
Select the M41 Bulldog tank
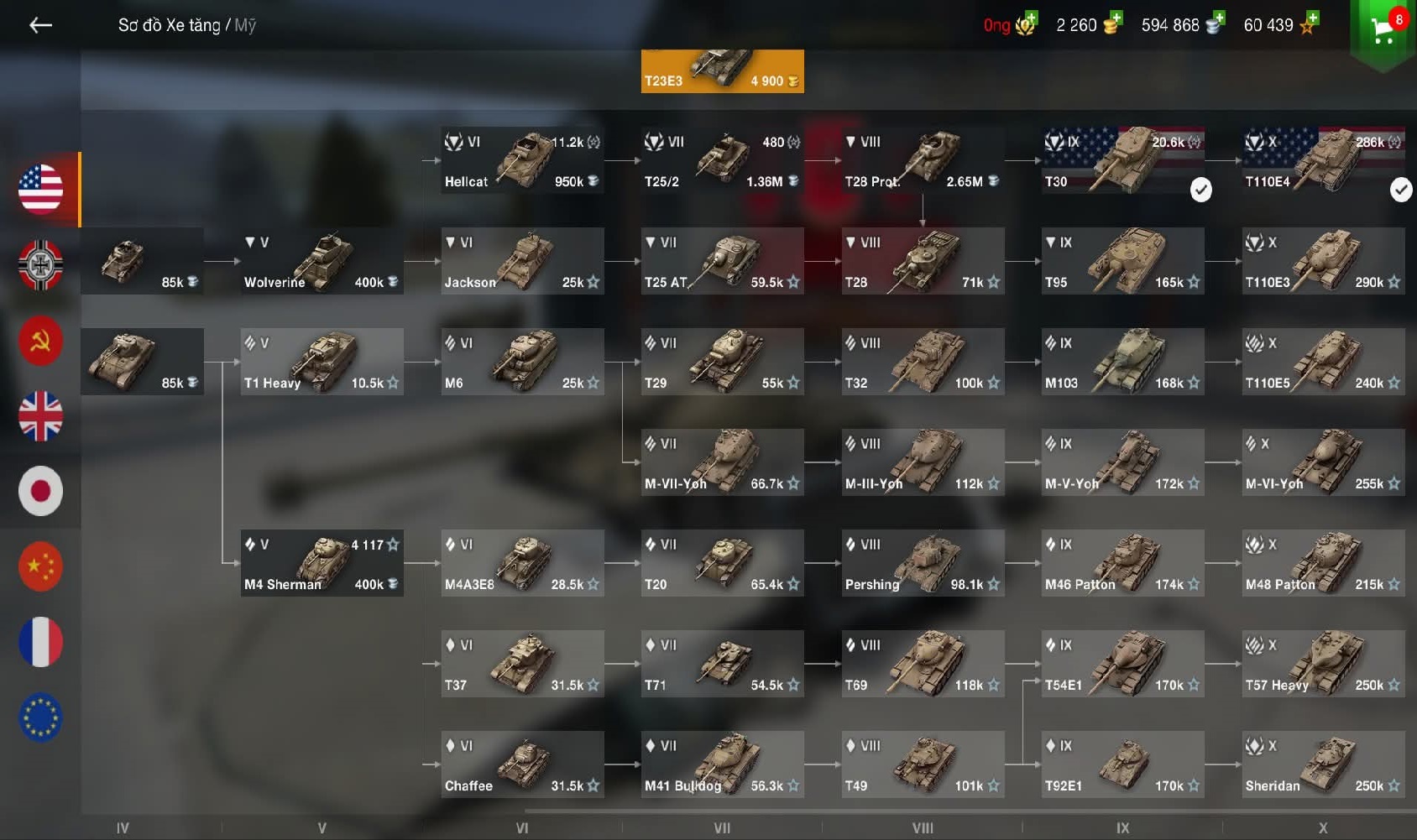pyautogui.click(x=722, y=764)
